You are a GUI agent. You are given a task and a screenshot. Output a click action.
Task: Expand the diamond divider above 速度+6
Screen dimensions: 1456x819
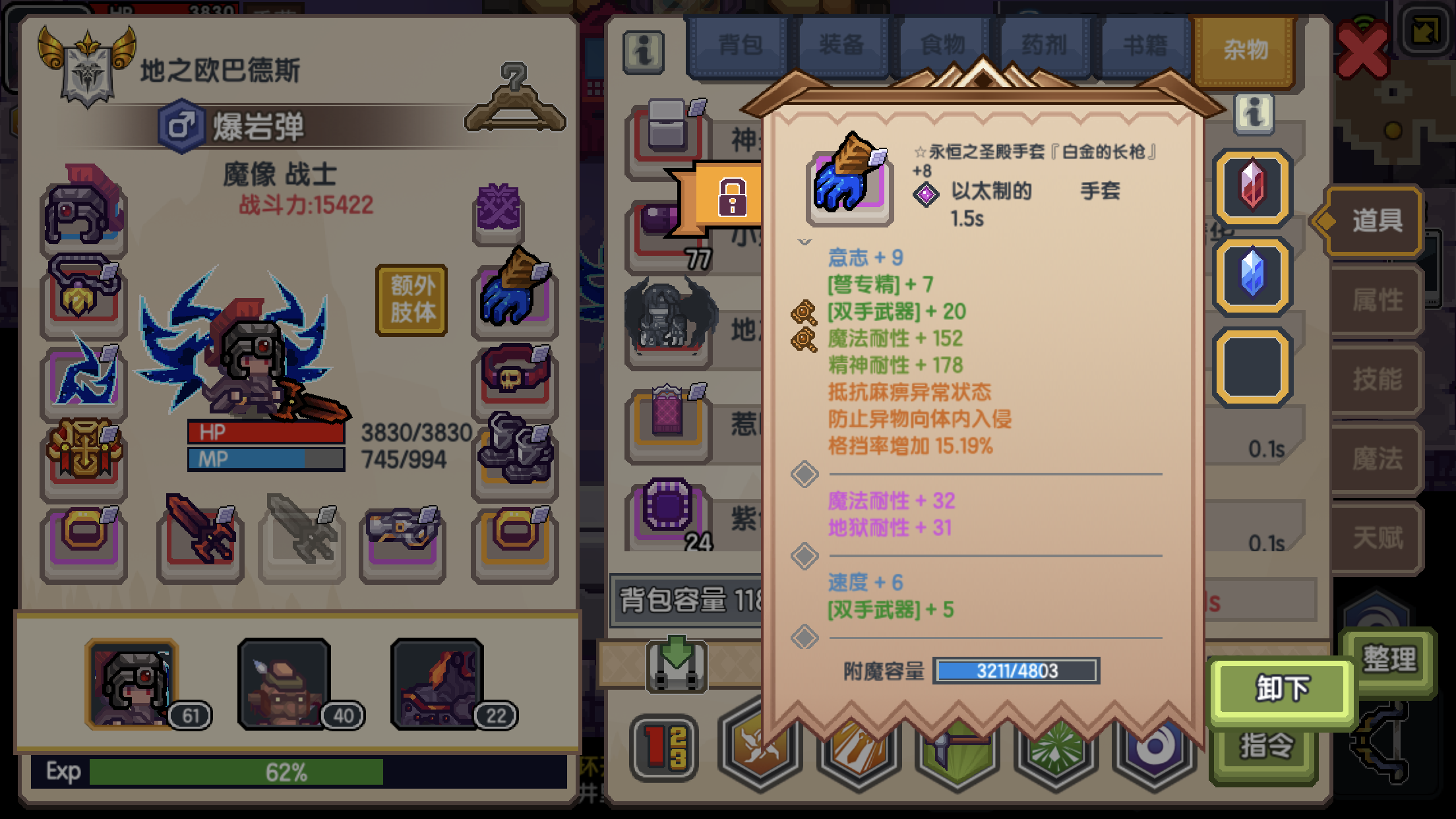[x=805, y=555]
